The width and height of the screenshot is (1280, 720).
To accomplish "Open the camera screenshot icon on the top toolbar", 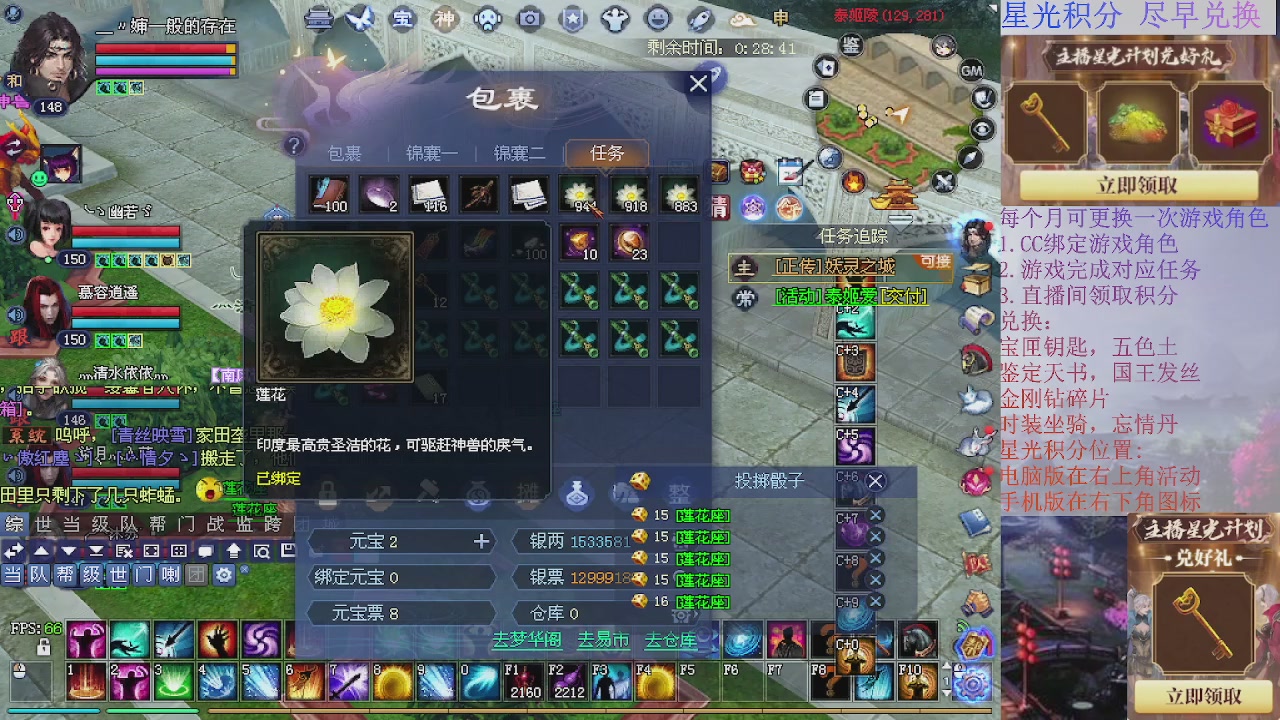I will click(530, 18).
